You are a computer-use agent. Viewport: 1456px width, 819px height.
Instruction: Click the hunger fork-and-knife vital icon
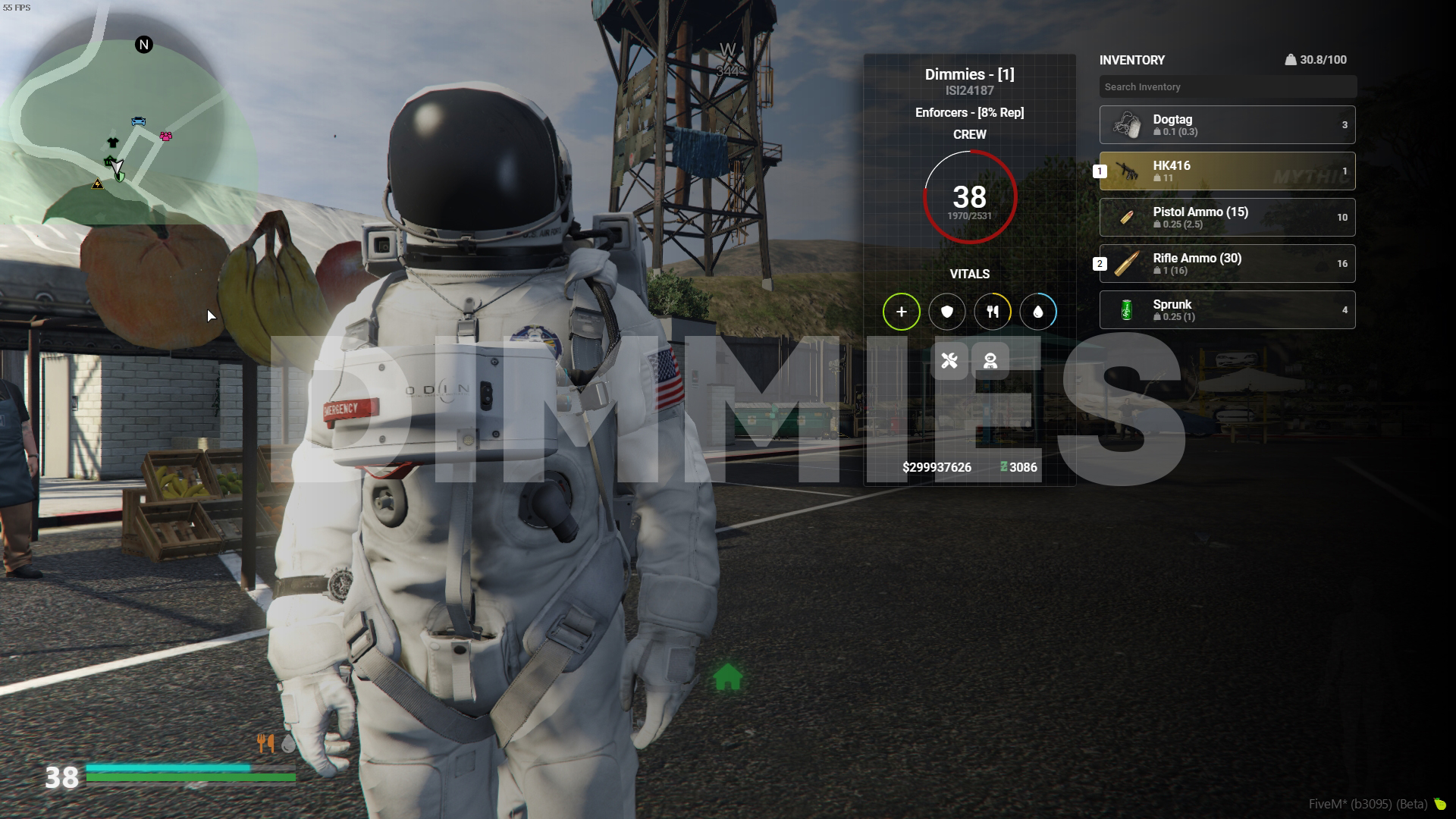point(992,312)
